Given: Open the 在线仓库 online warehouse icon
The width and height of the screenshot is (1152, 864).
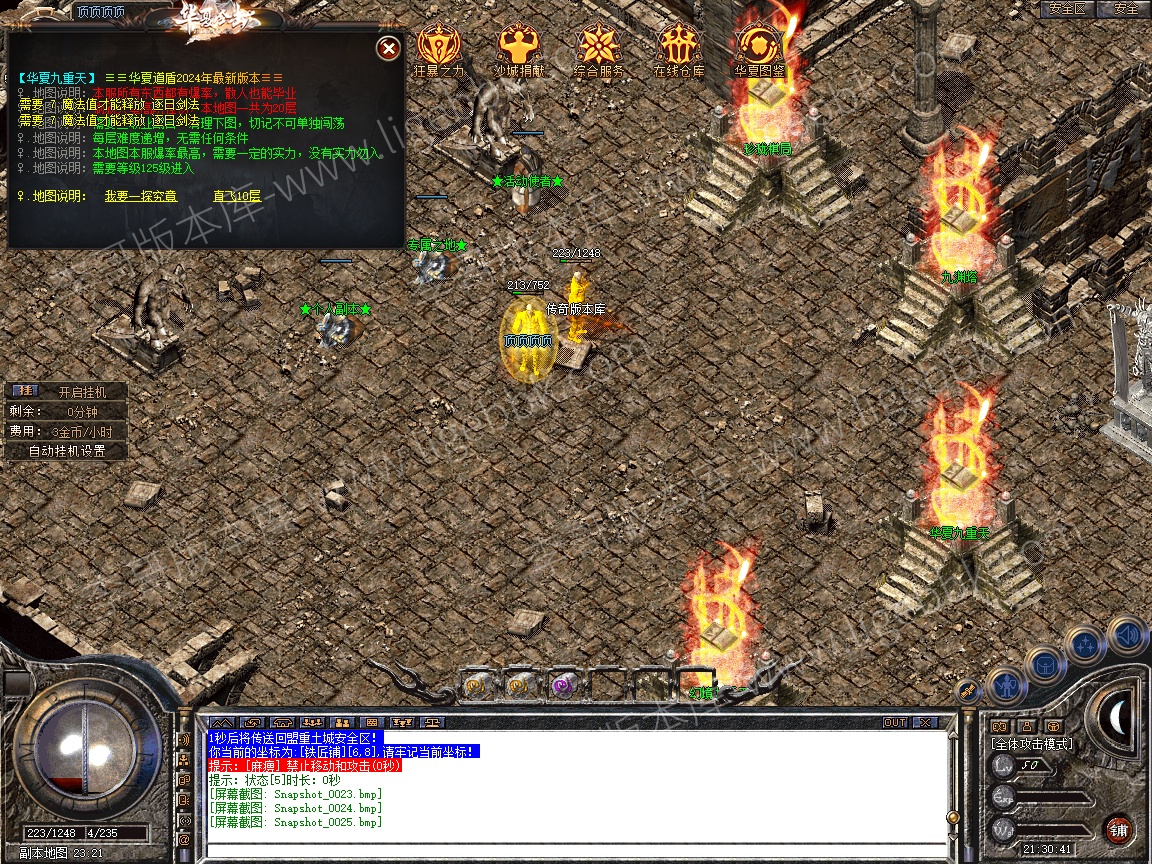Looking at the screenshot, I should pos(679,47).
